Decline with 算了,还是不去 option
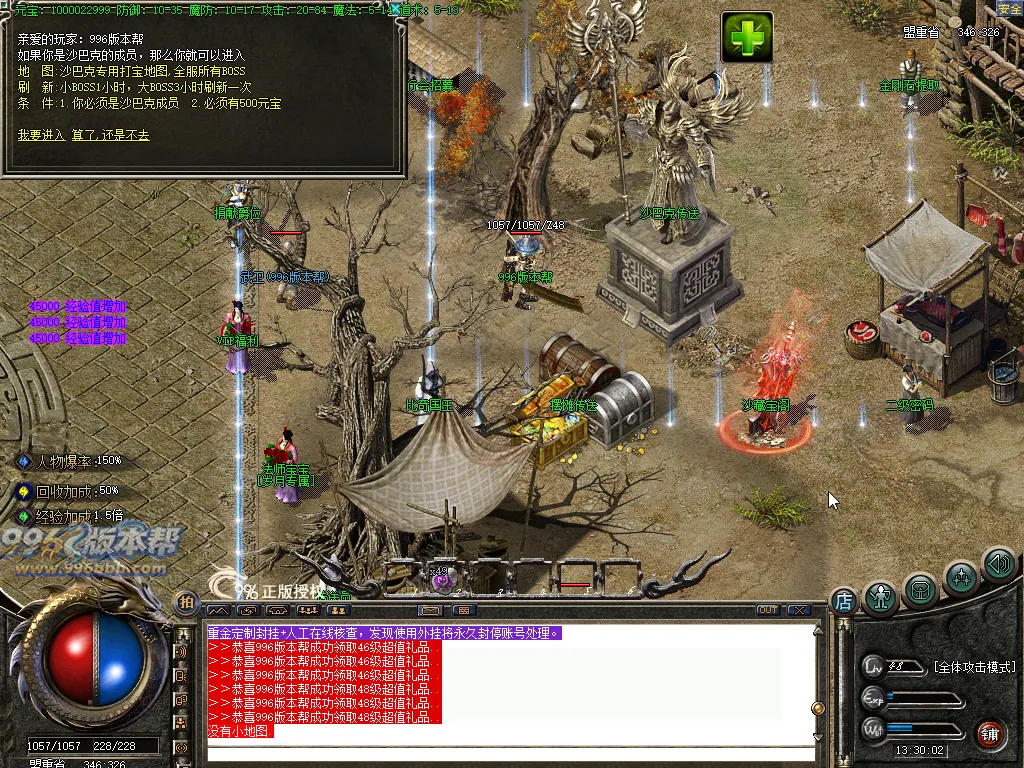The image size is (1024, 768). 110,134
